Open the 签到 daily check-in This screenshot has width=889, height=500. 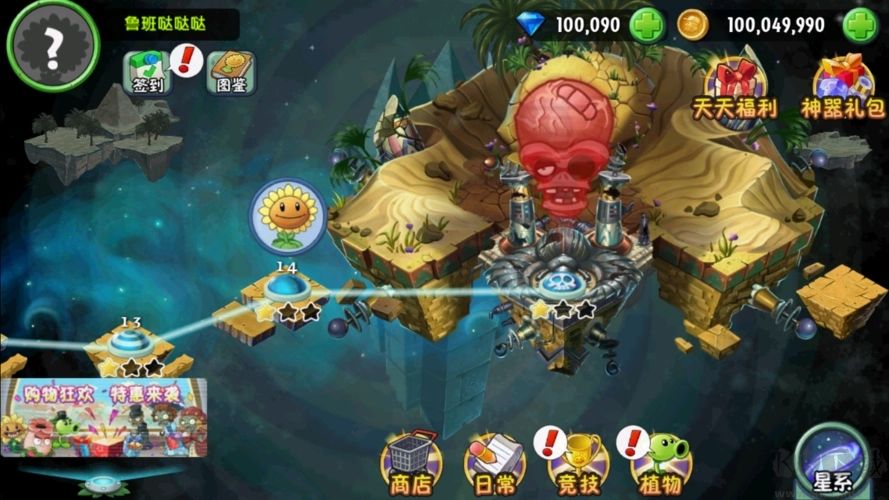pyautogui.click(x=146, y=72)
